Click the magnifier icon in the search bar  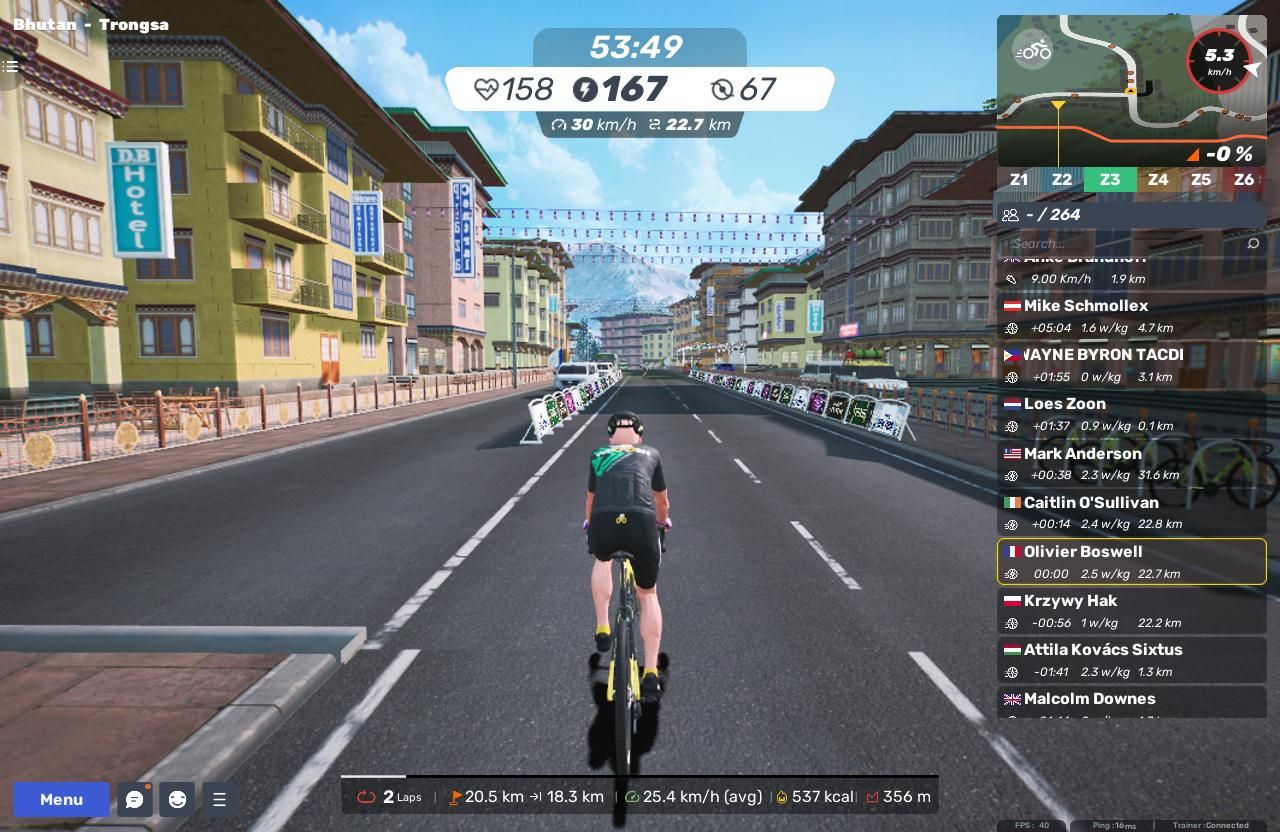(1253, 243)
